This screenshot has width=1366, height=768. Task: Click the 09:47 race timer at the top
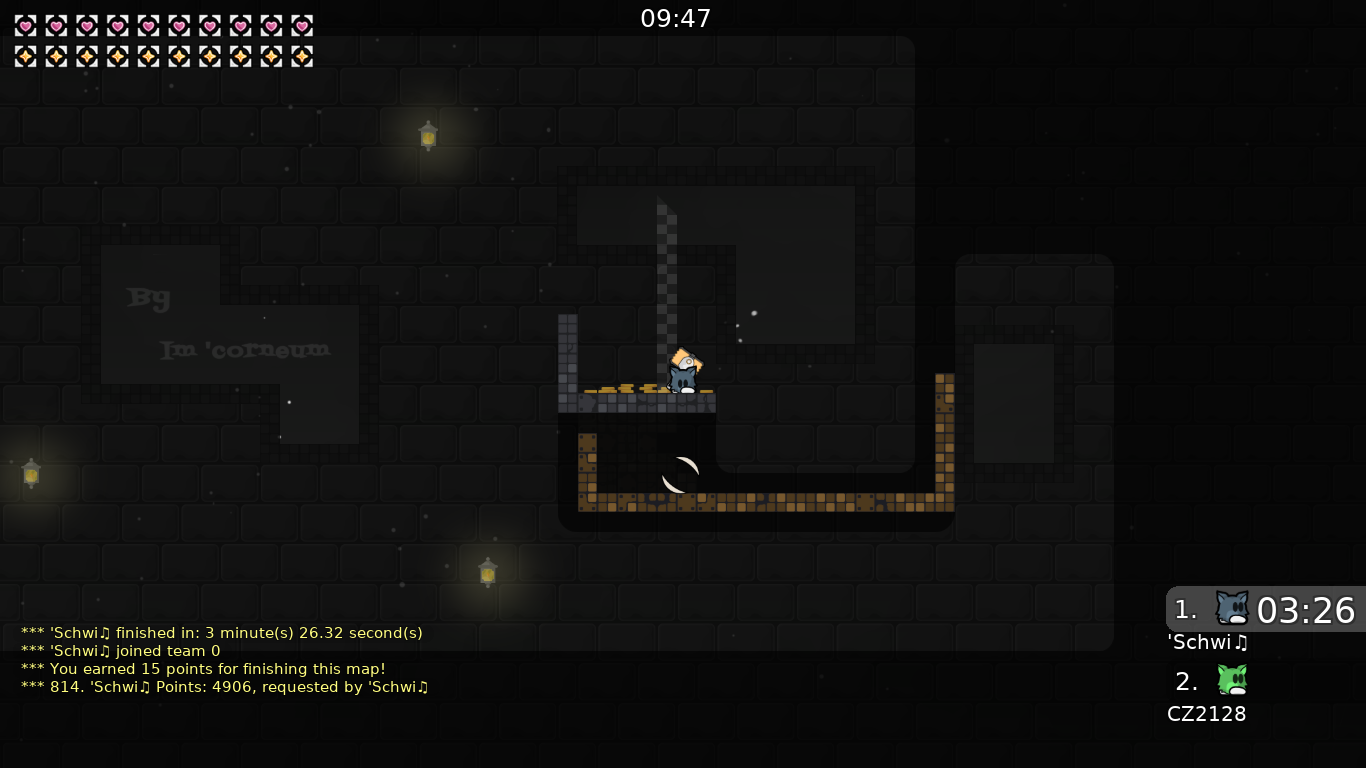coord(676,17)
